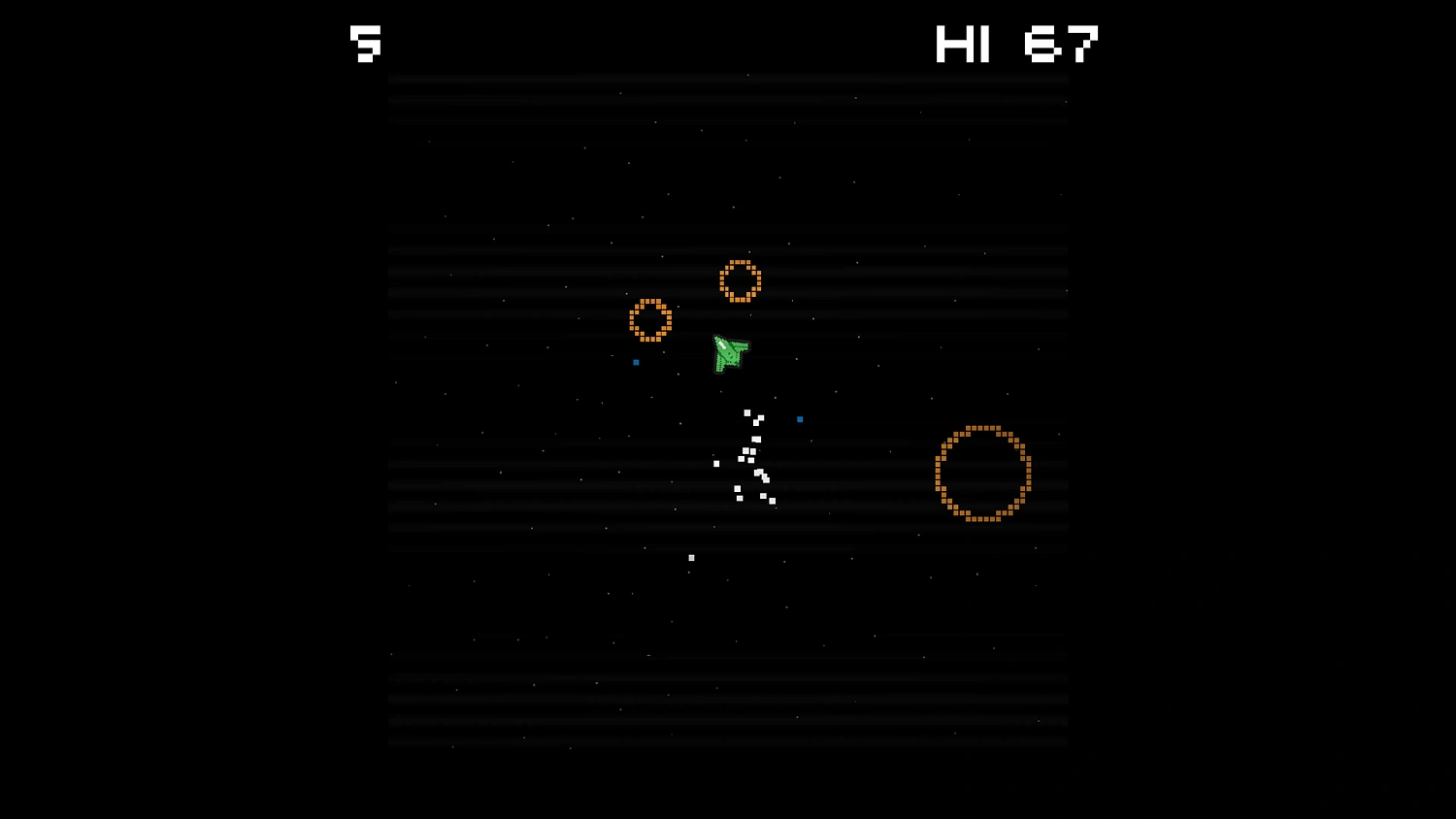This screenshot has height=819, width=1456.
Task: Click the lone white particle near the bottom
Action: tap(691, 556)
